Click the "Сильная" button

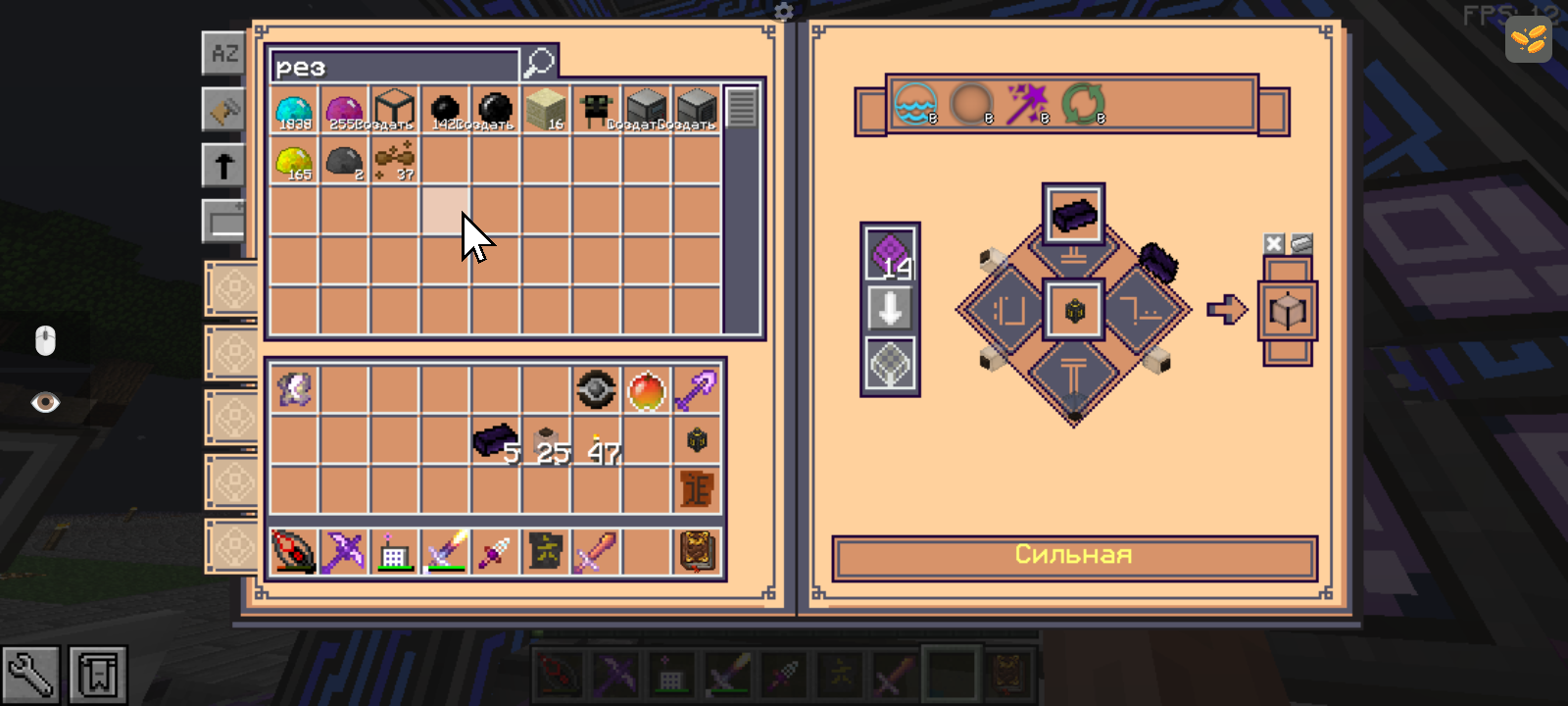1074,556
